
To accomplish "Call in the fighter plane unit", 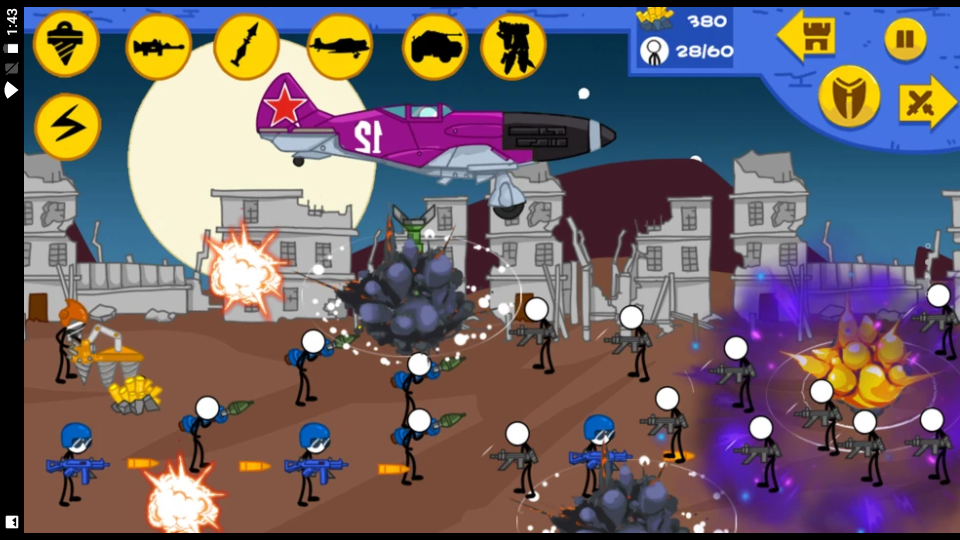I will pyautogui.click(x=340, y=47).
